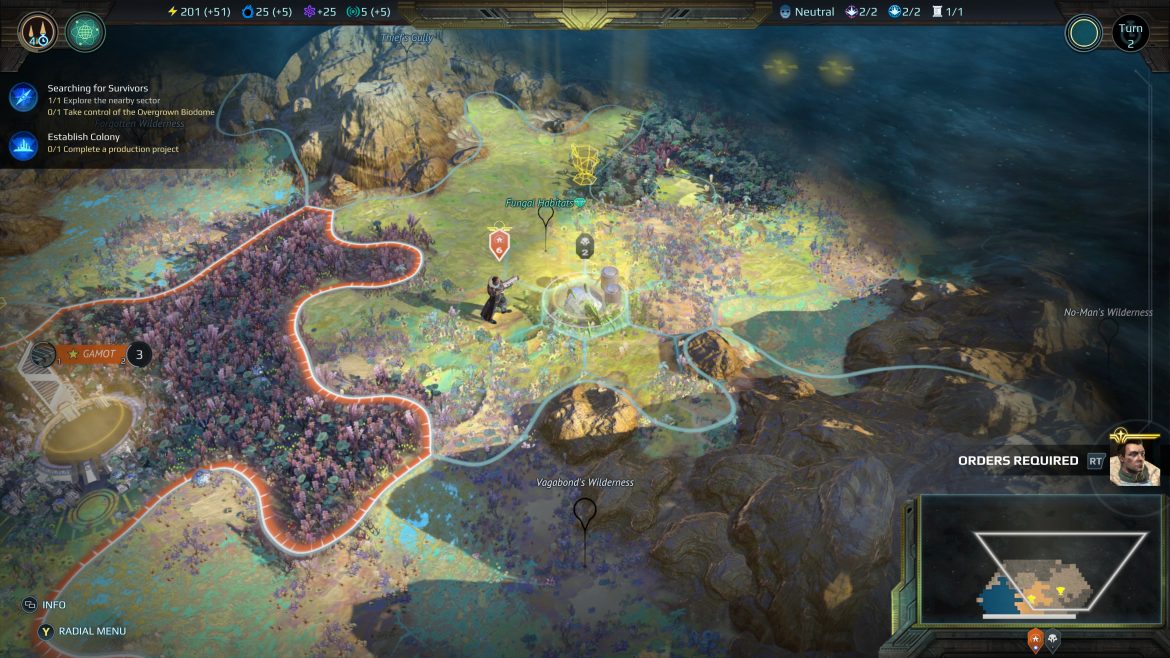Select the grey skull army marker
Image resolution: width=1170 pixels, height=658 pixels.
(584, 246)
